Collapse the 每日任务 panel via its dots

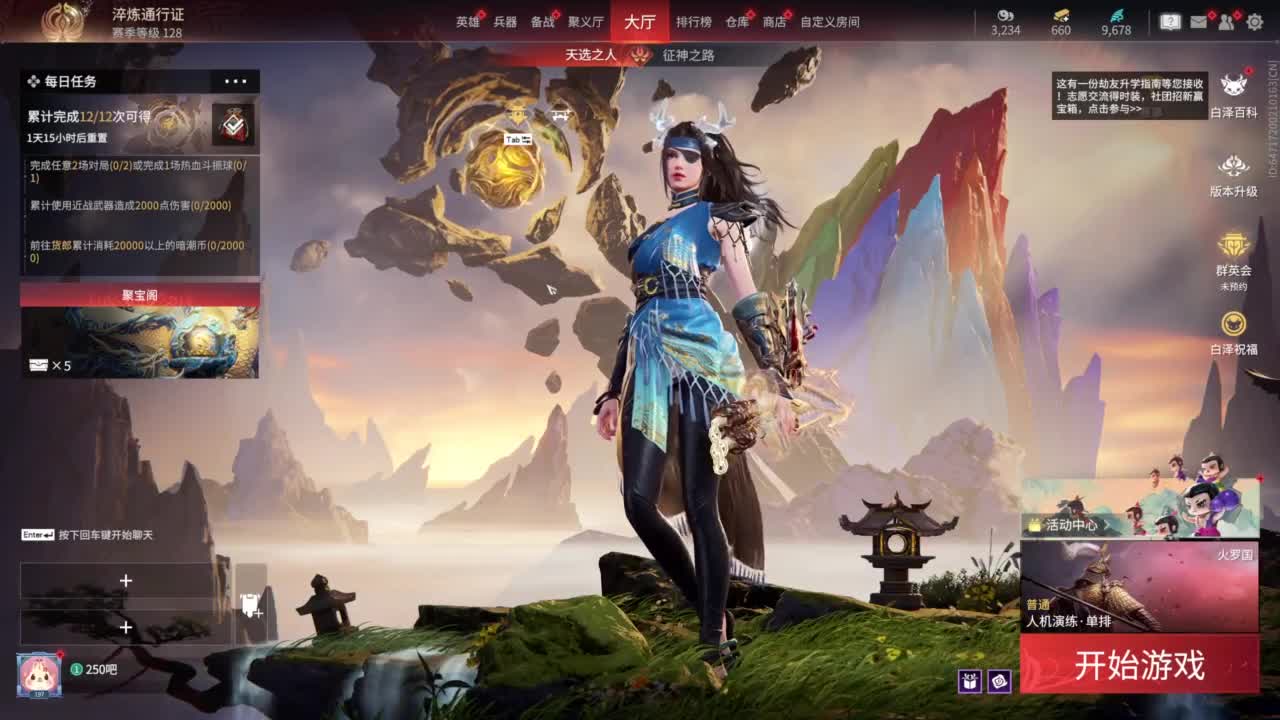tap(236, 82)
